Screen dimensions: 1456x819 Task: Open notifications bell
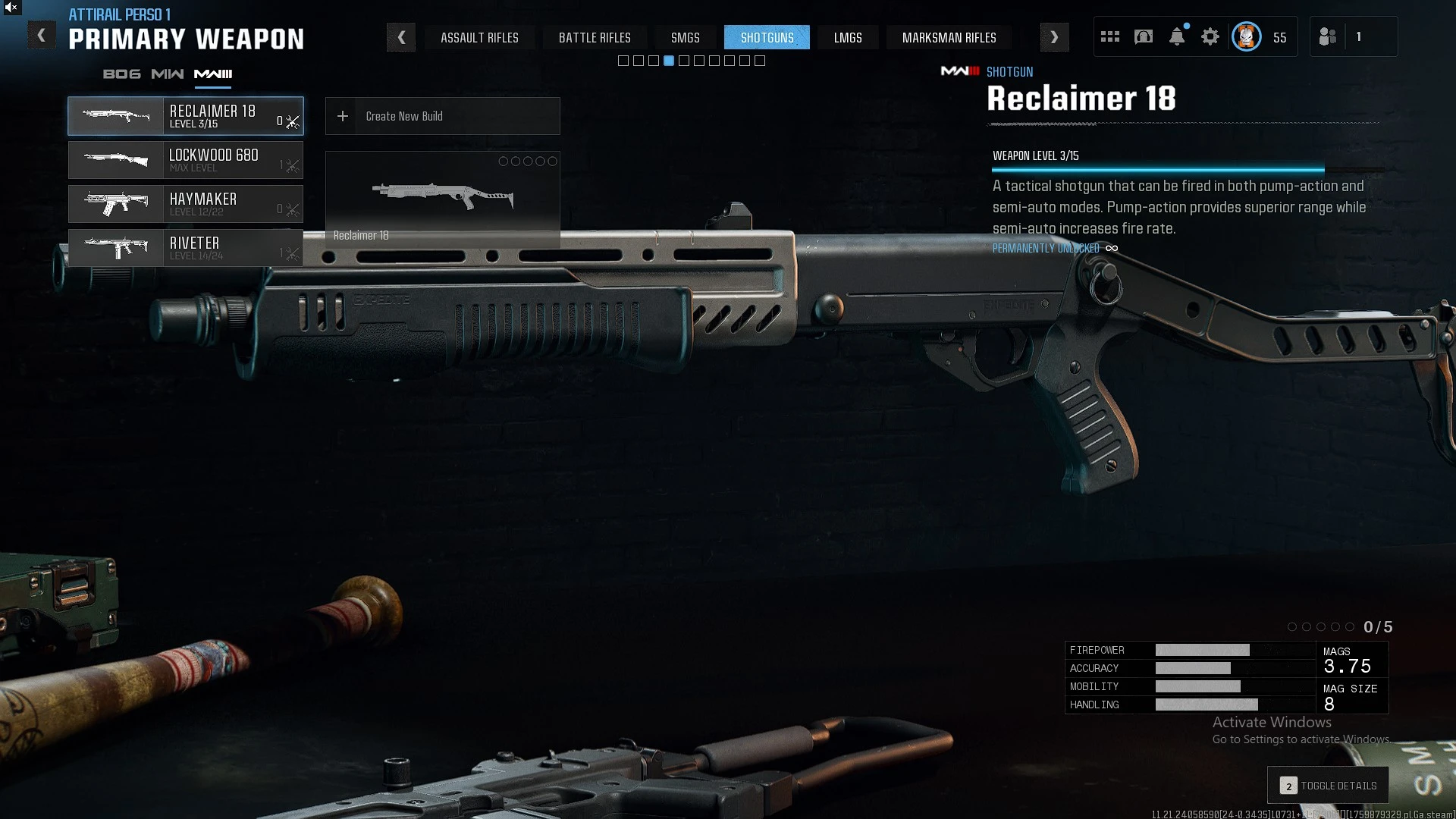[1177, 37]
